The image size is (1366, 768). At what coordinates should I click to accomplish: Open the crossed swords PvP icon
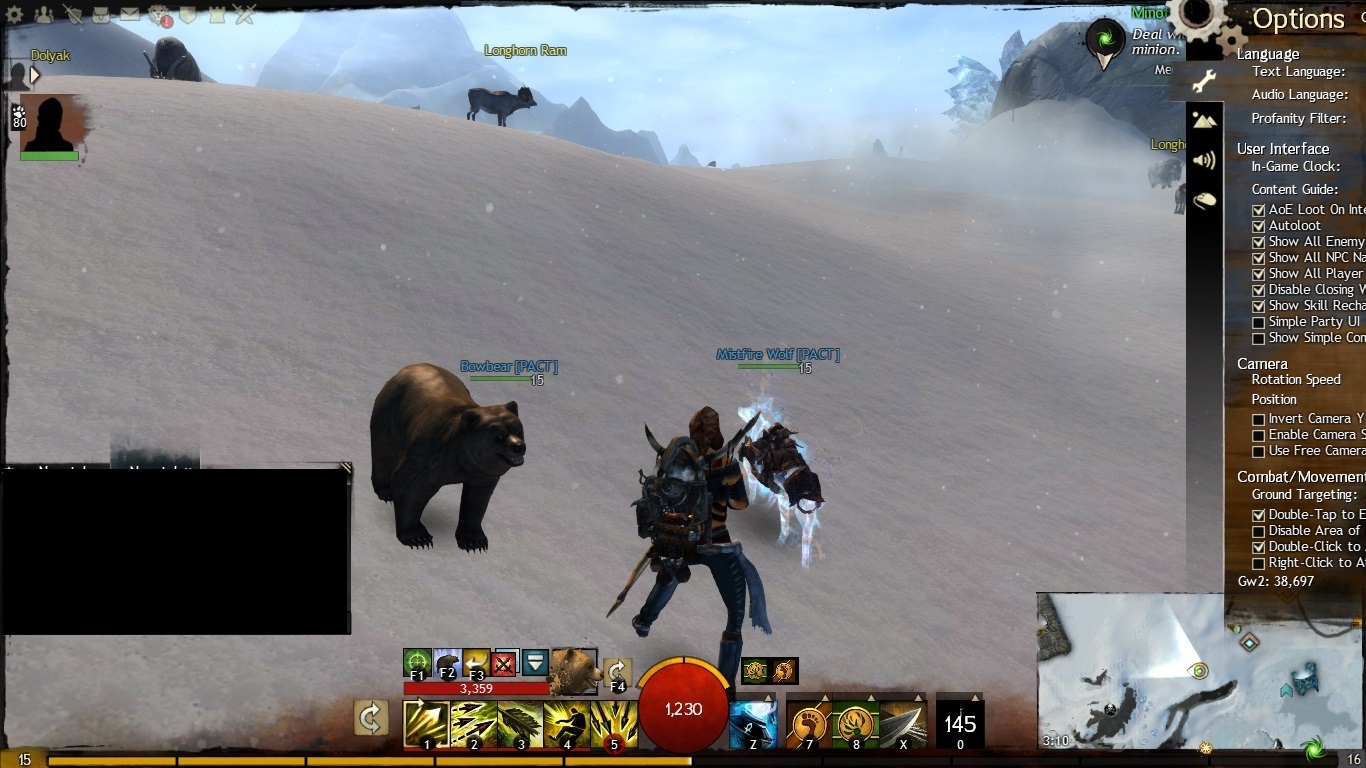pos(245,15)
